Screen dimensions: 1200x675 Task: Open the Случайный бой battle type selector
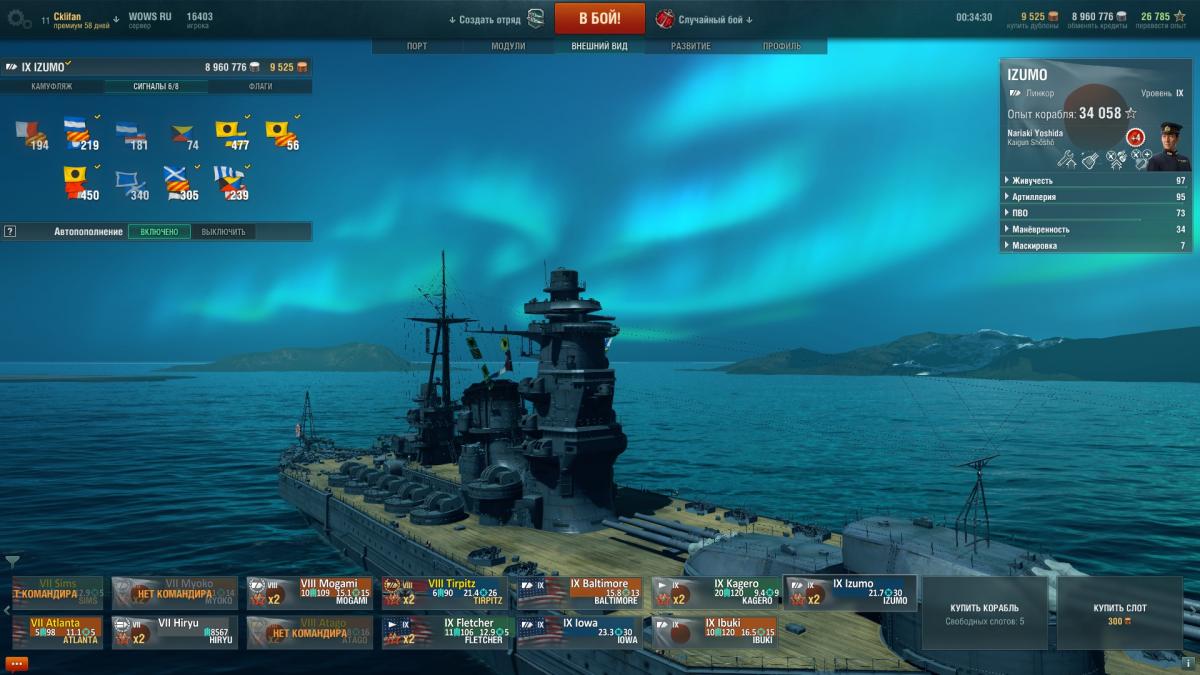coord(700,19)
